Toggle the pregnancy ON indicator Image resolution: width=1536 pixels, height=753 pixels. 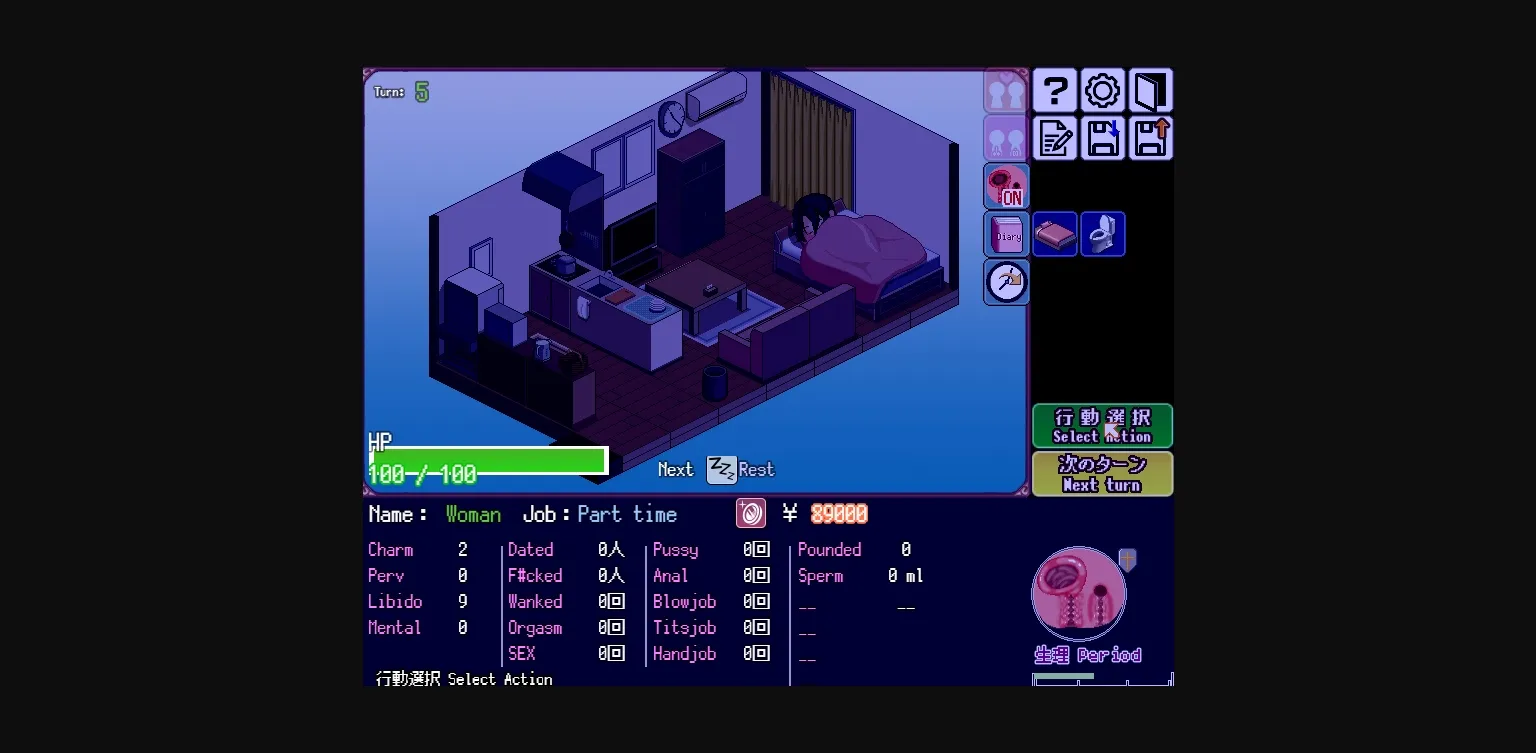[1006, 186]
